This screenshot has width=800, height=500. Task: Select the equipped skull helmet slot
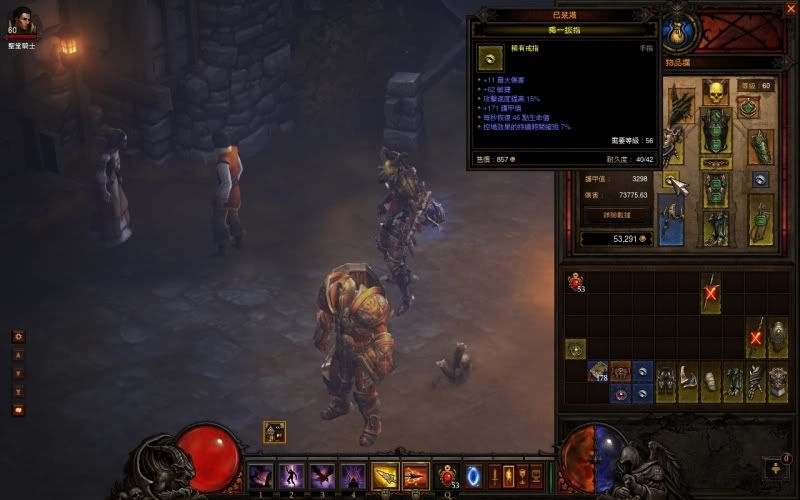pyautogui.click(x=714, y=93)
